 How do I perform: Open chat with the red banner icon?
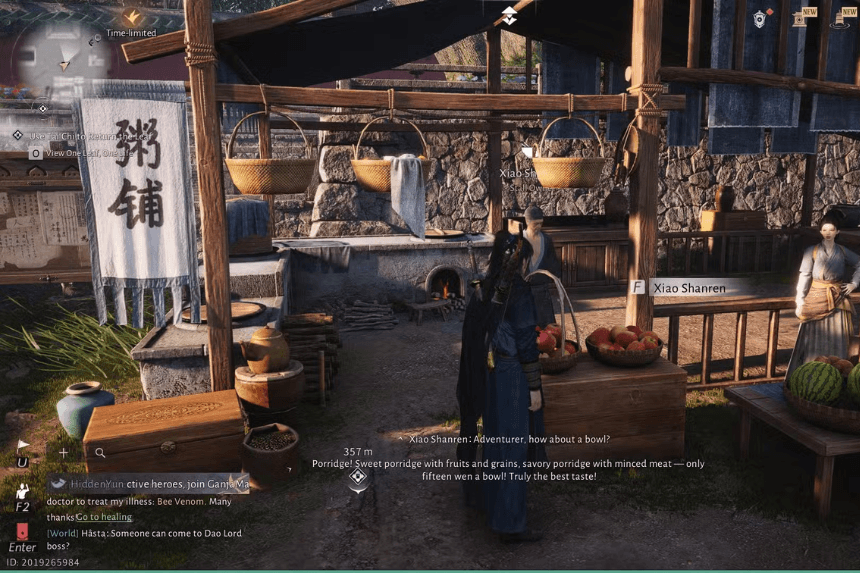pyautogui.click(x=23, y=531)
